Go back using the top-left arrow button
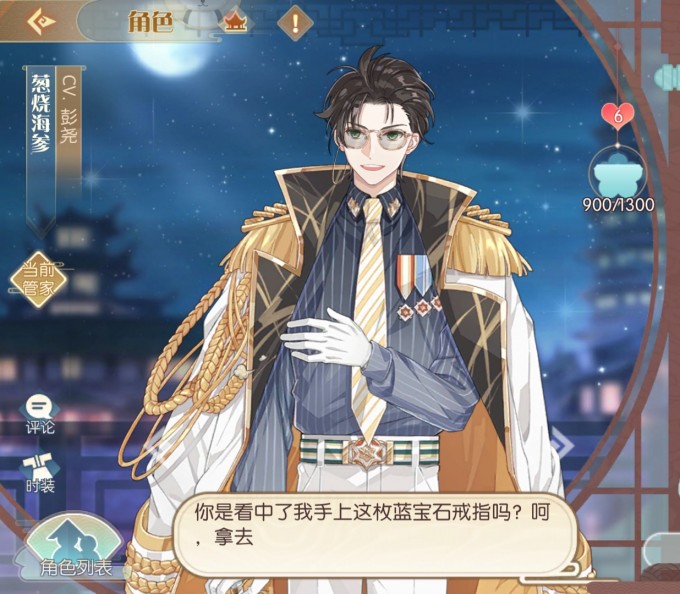Viewport: 680px width, 594px height. tap(40, 21)
